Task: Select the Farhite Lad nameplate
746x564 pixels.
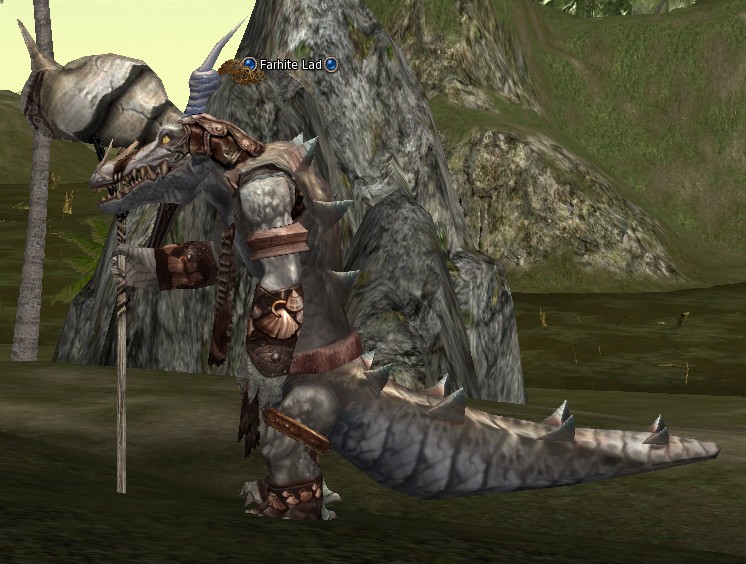Action: [x=290, y=65]
